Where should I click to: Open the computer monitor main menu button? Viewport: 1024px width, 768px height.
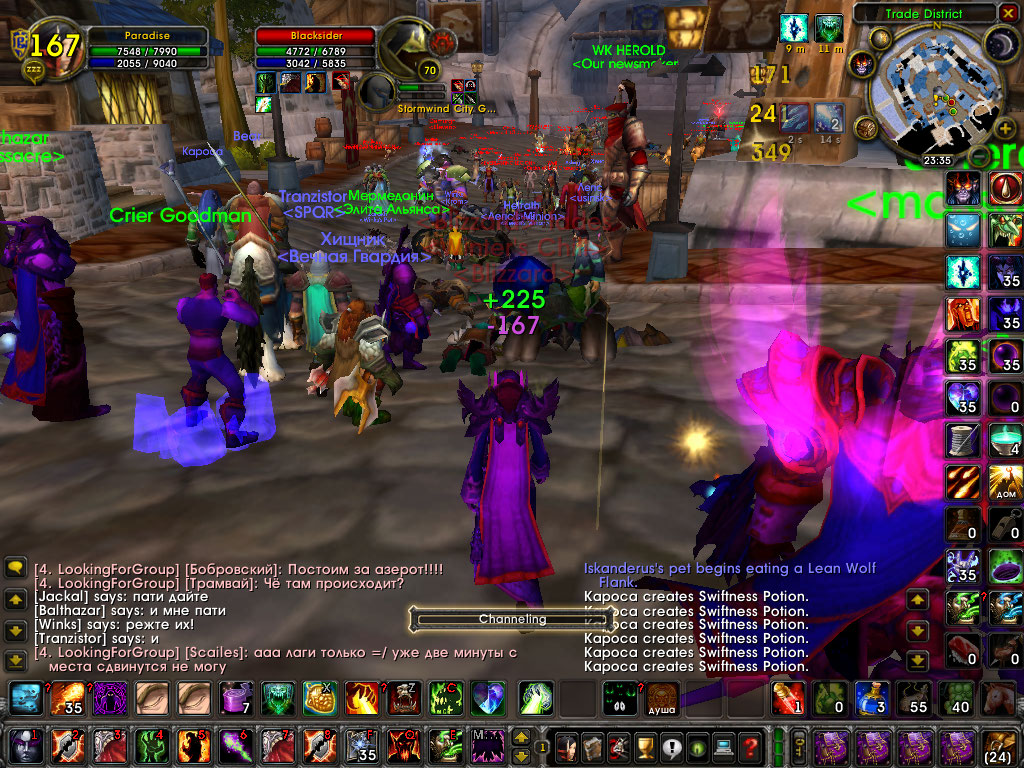[722, 745]
